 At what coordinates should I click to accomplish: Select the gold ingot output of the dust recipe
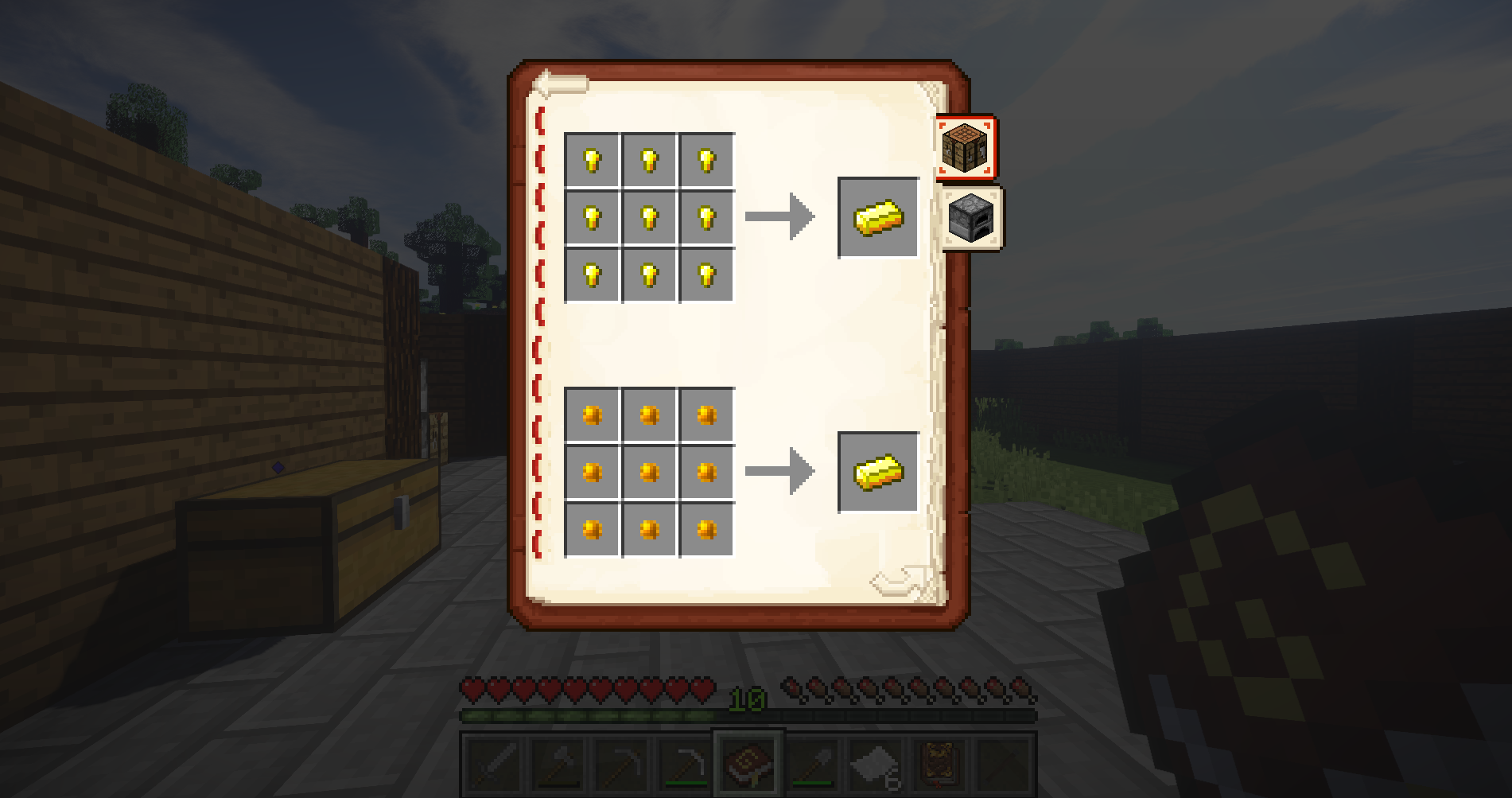coord(877,472)
